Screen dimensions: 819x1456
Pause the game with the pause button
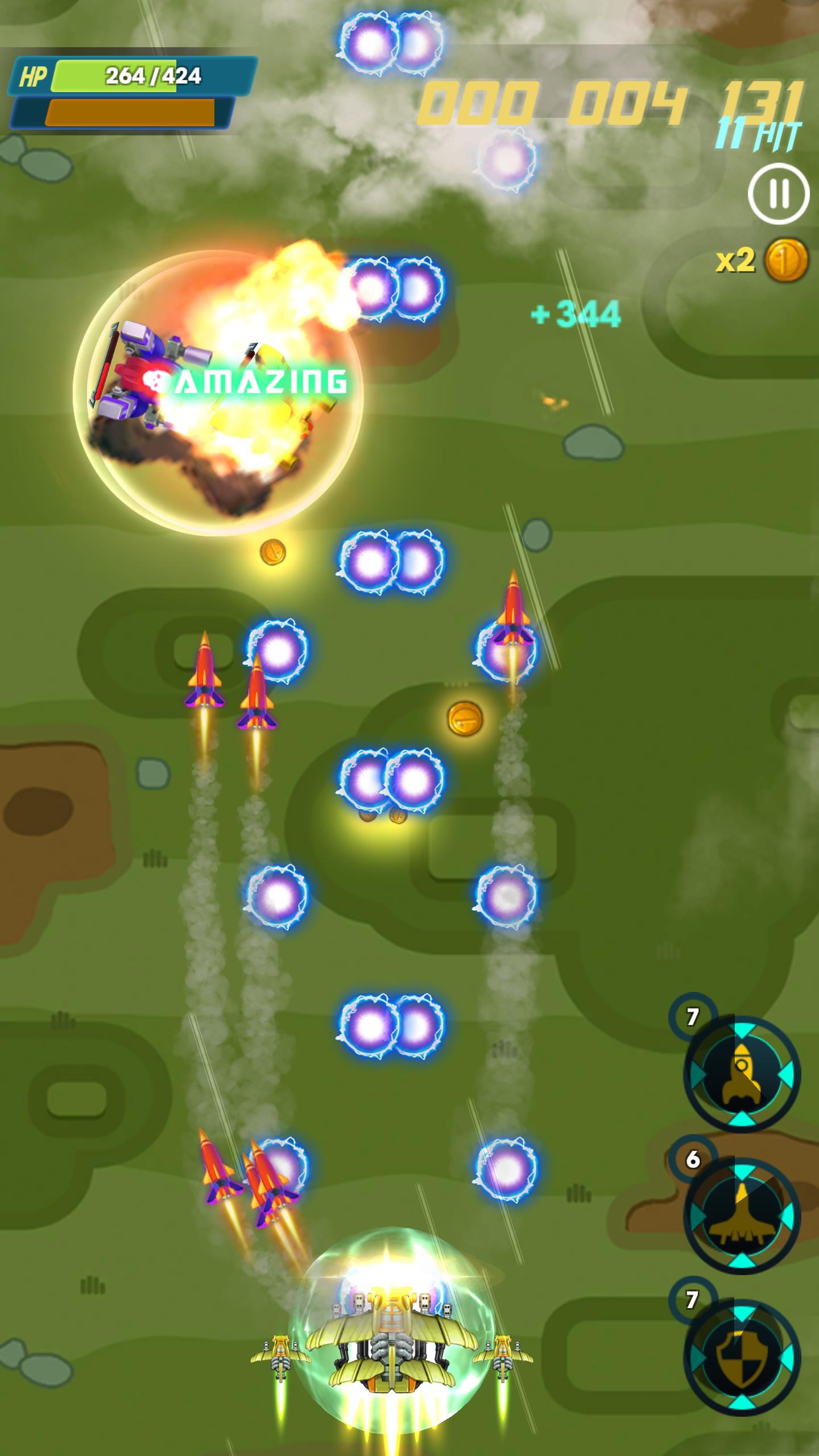pos(777,193)
